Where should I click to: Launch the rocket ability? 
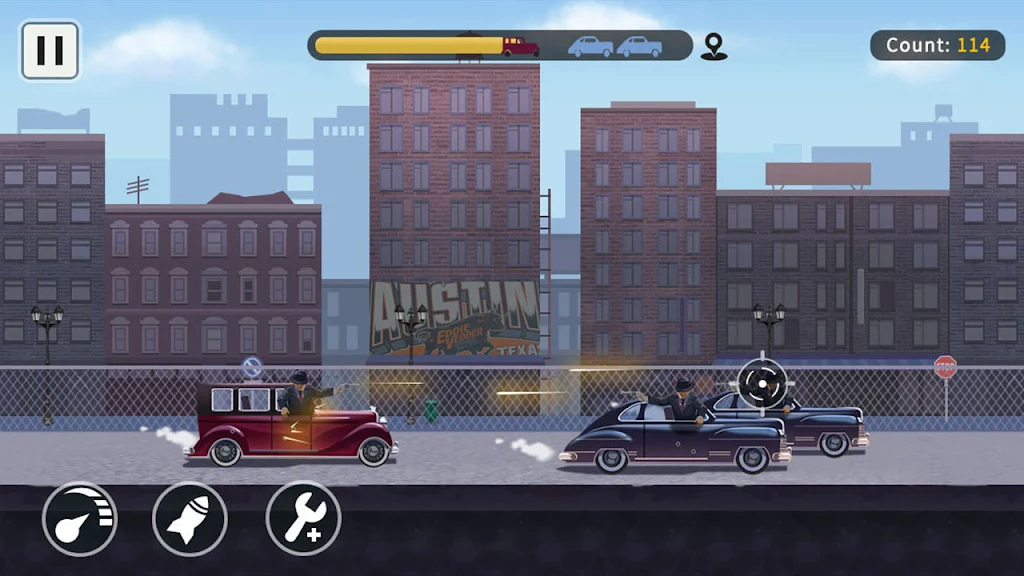(190, 519)
